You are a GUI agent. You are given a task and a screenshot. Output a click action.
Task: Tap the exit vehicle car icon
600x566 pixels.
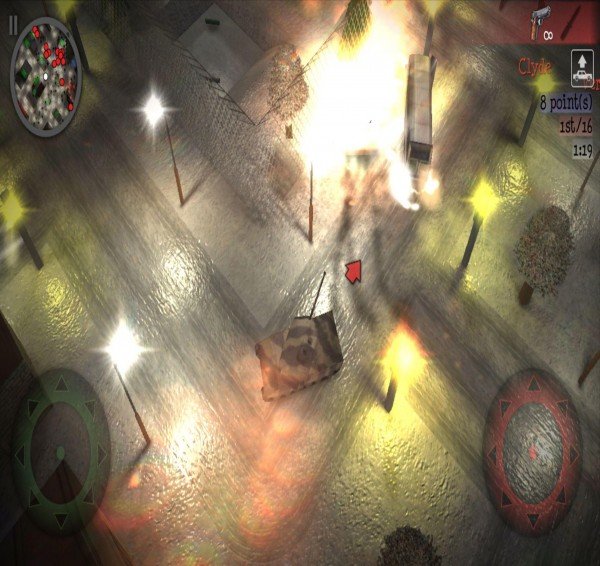coord(581,65)
